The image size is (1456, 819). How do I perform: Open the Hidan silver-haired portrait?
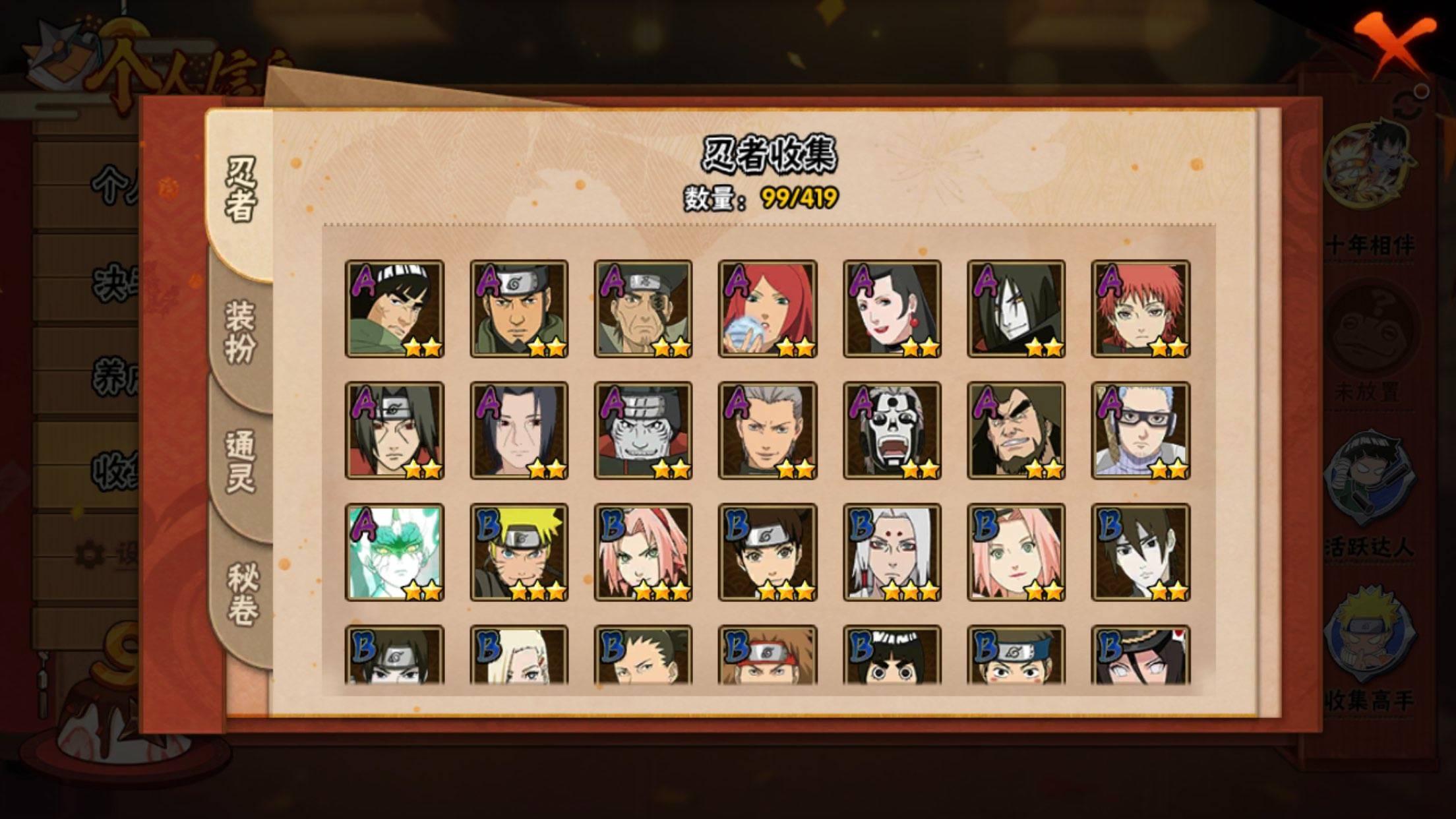(x=768, y=431)
